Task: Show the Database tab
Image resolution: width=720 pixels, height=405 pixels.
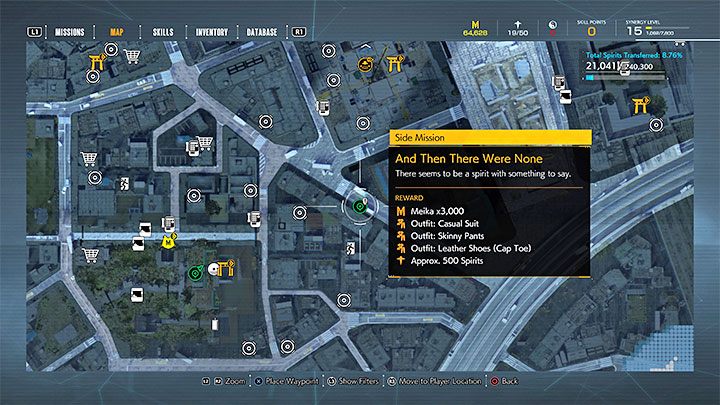Action: coord(260,32)
